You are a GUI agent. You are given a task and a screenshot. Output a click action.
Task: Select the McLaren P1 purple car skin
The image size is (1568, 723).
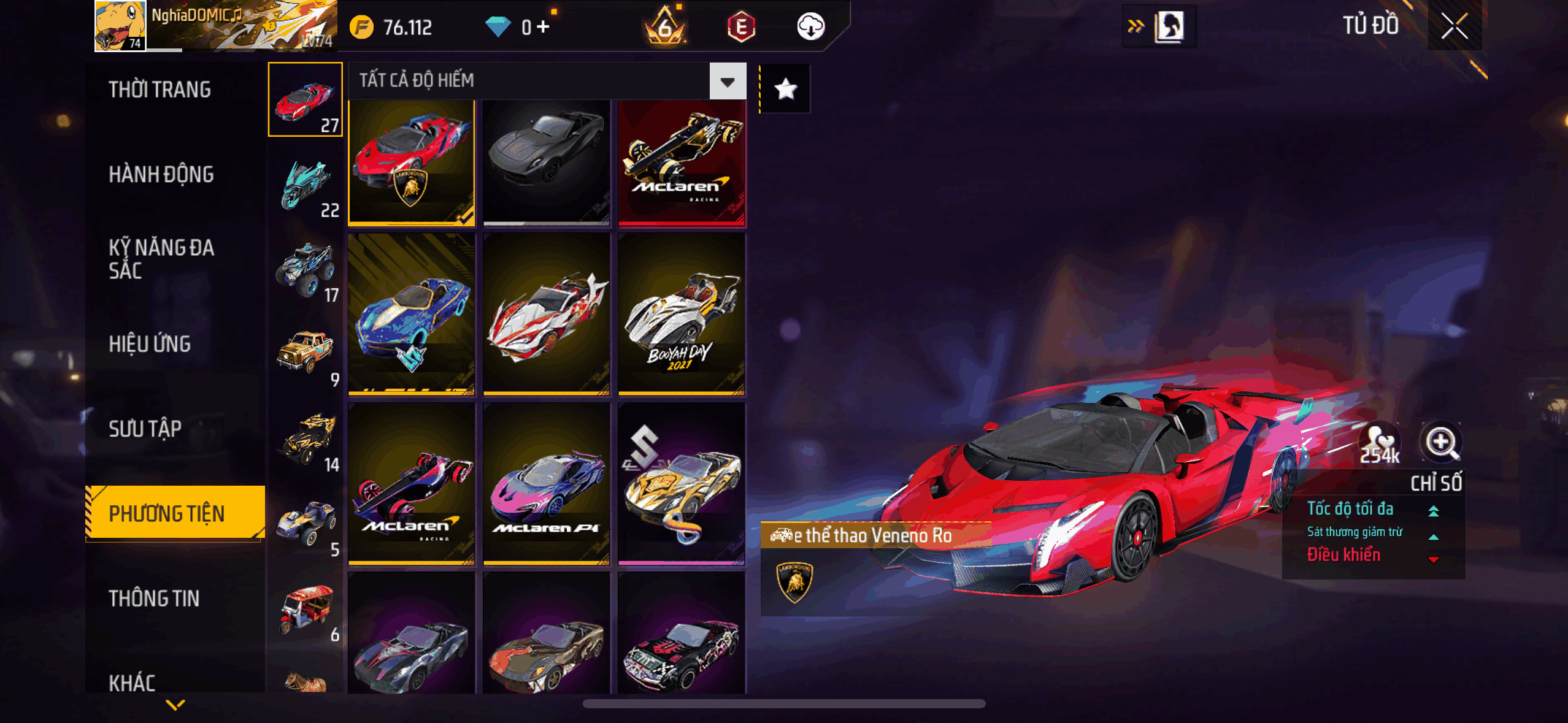coord(547,484)
